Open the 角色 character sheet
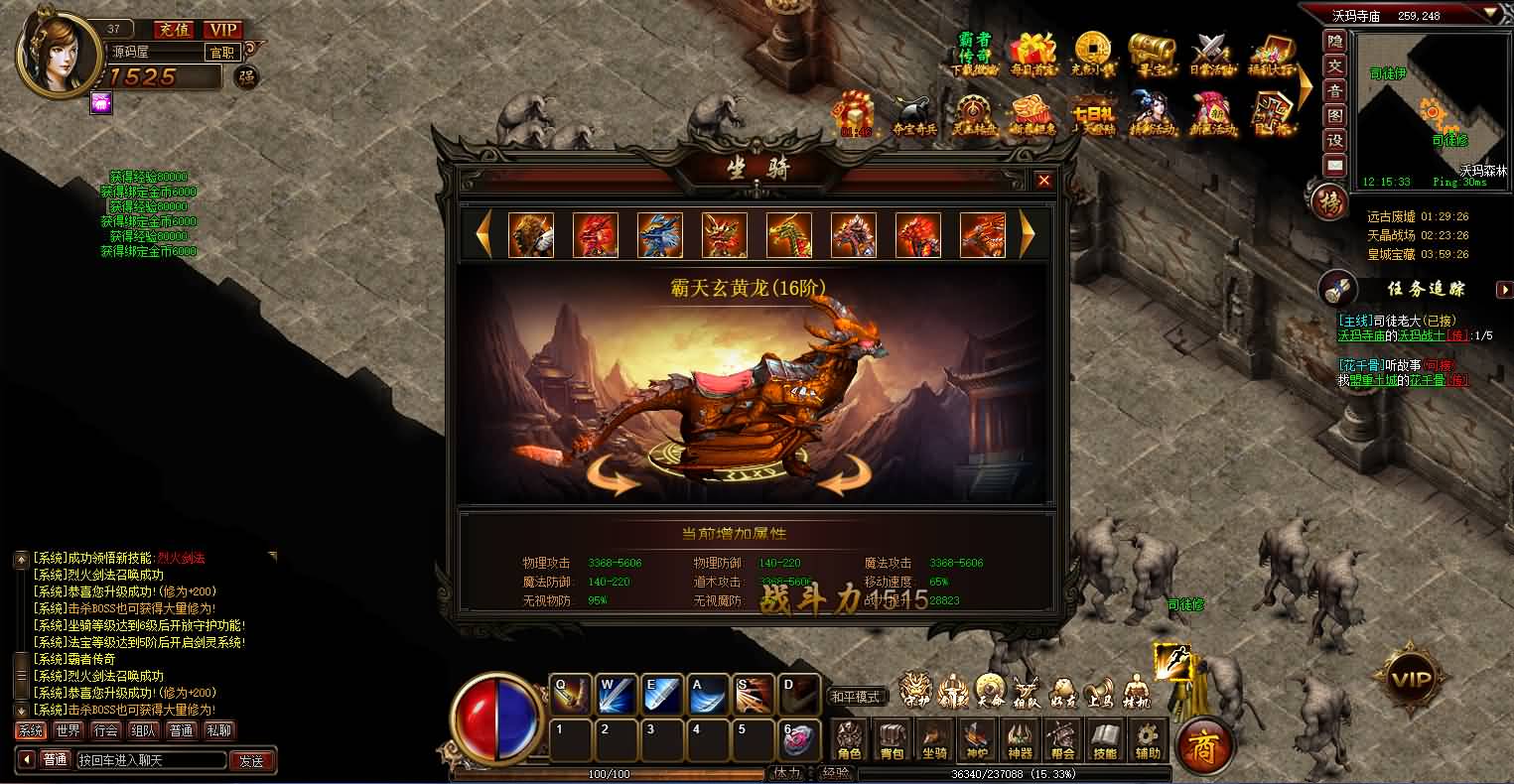Image resolution: width=1514 pixels, height=784 pixels. (x=849, y=740)
